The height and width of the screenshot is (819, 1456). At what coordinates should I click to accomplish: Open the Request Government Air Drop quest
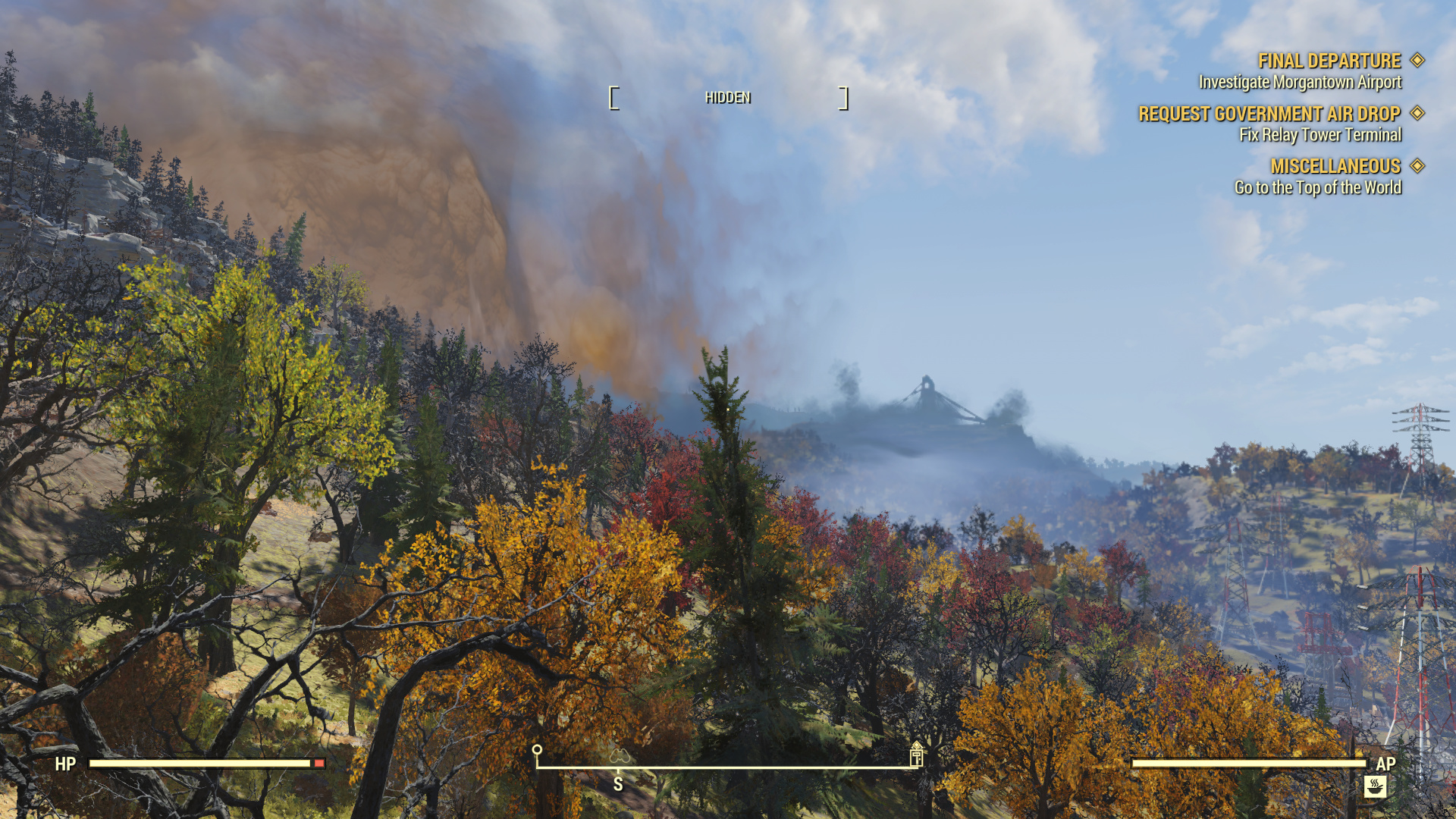pyautogui.click(x=1269, y=114)
